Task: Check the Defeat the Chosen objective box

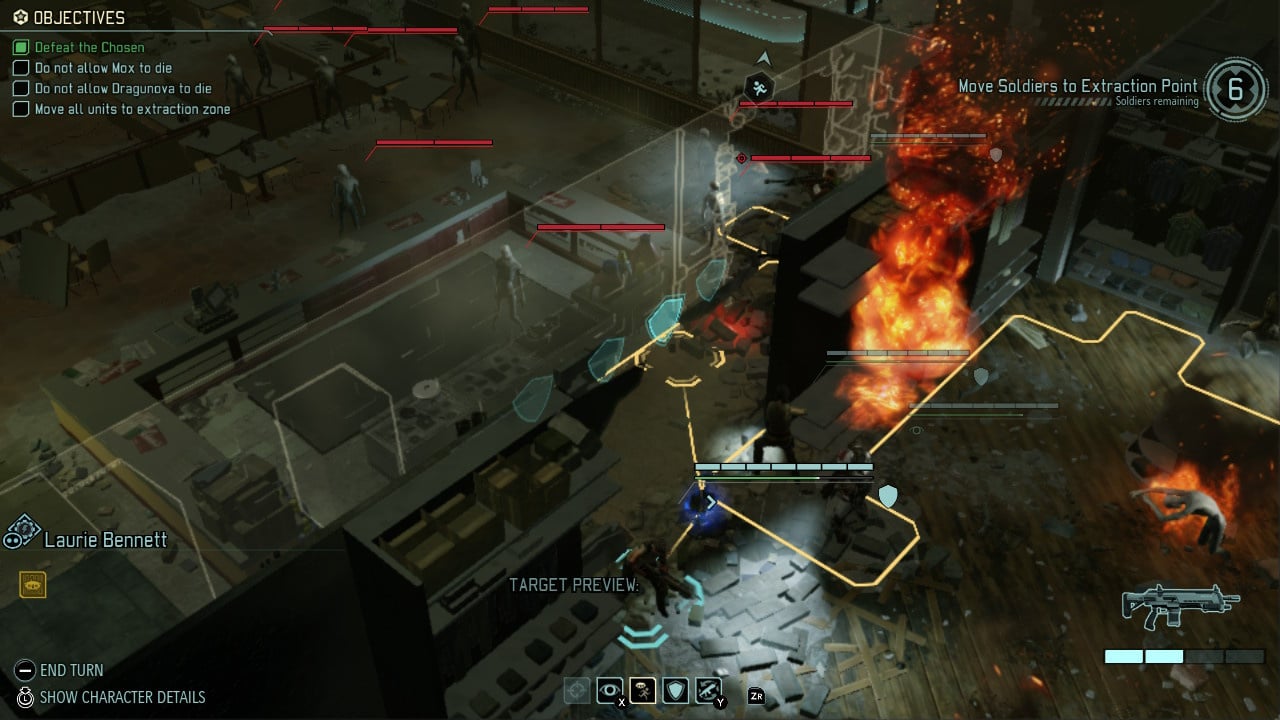Action: tap(20, 47)
